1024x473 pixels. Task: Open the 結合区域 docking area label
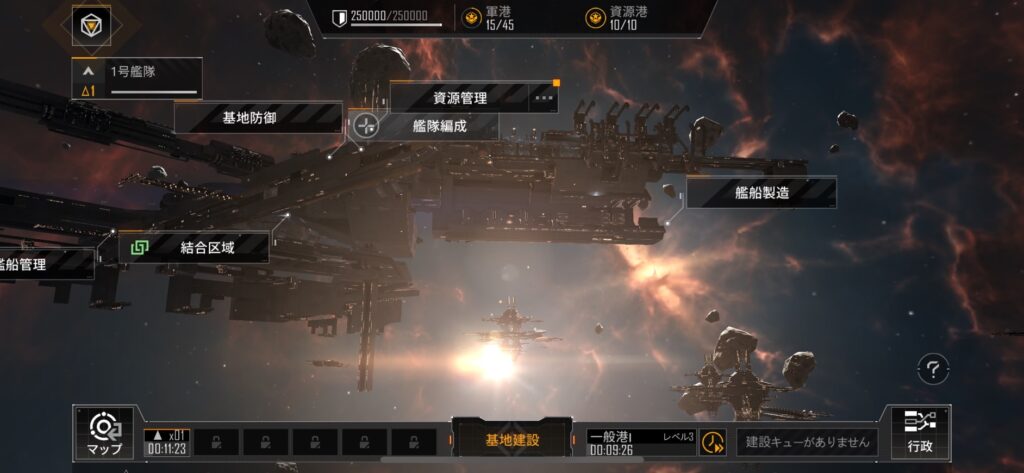(x=207, y=247)
